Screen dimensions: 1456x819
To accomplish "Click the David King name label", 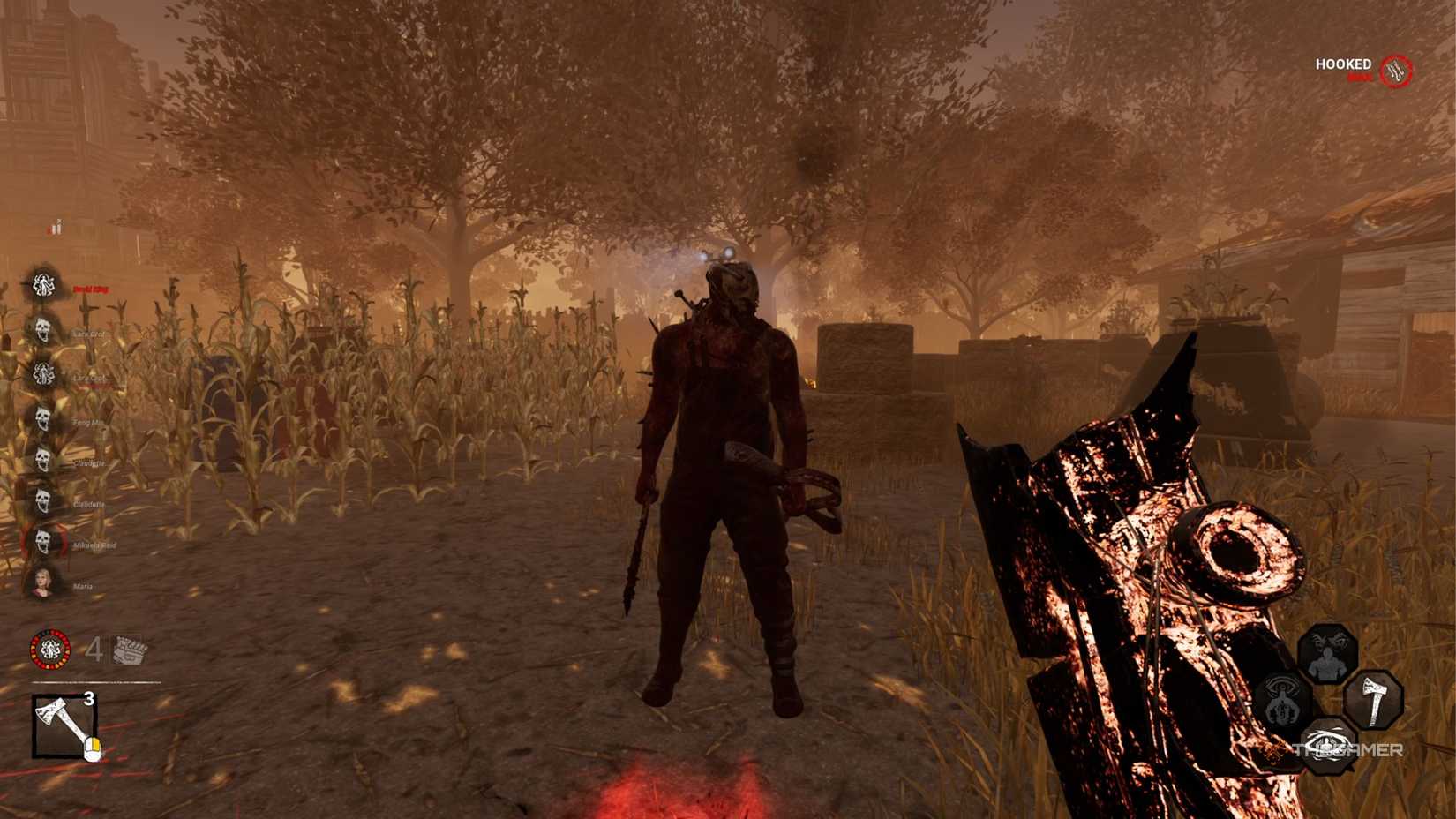I will (90, 289).
